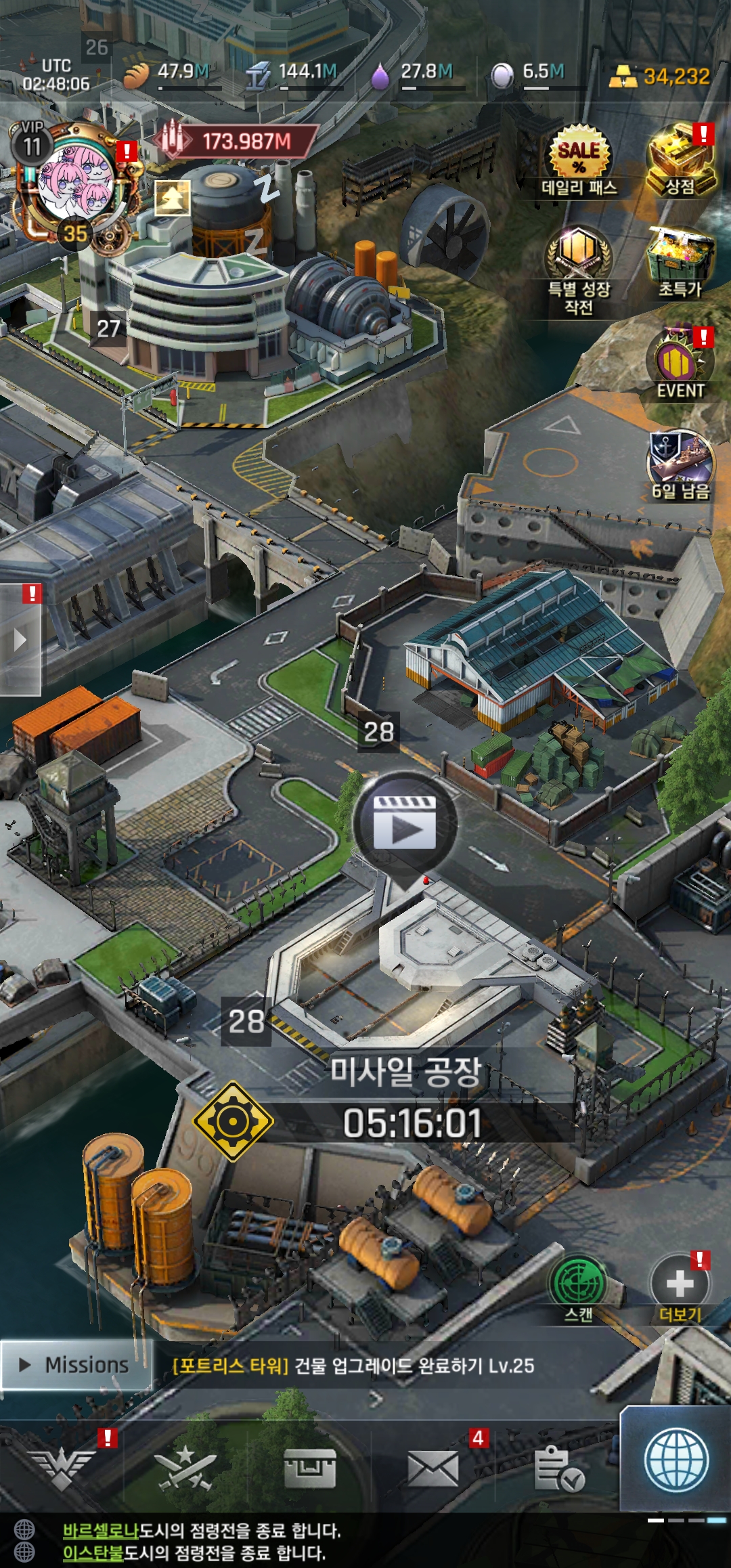Screen dimensions: 731x1568
Task: Open the mail inbox
Action: 433,1468
